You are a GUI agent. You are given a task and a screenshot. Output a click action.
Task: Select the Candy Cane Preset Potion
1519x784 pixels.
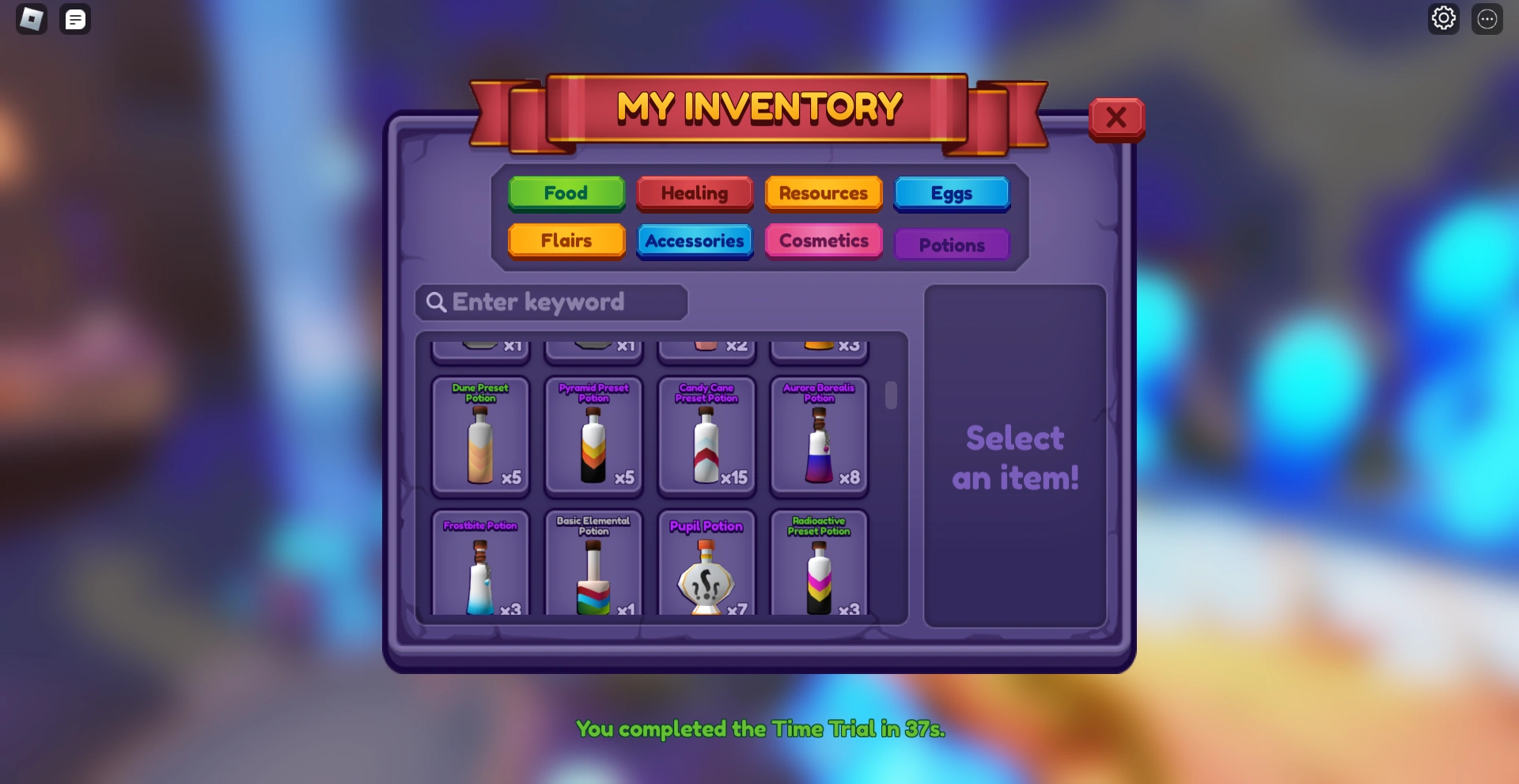(706, 437)
